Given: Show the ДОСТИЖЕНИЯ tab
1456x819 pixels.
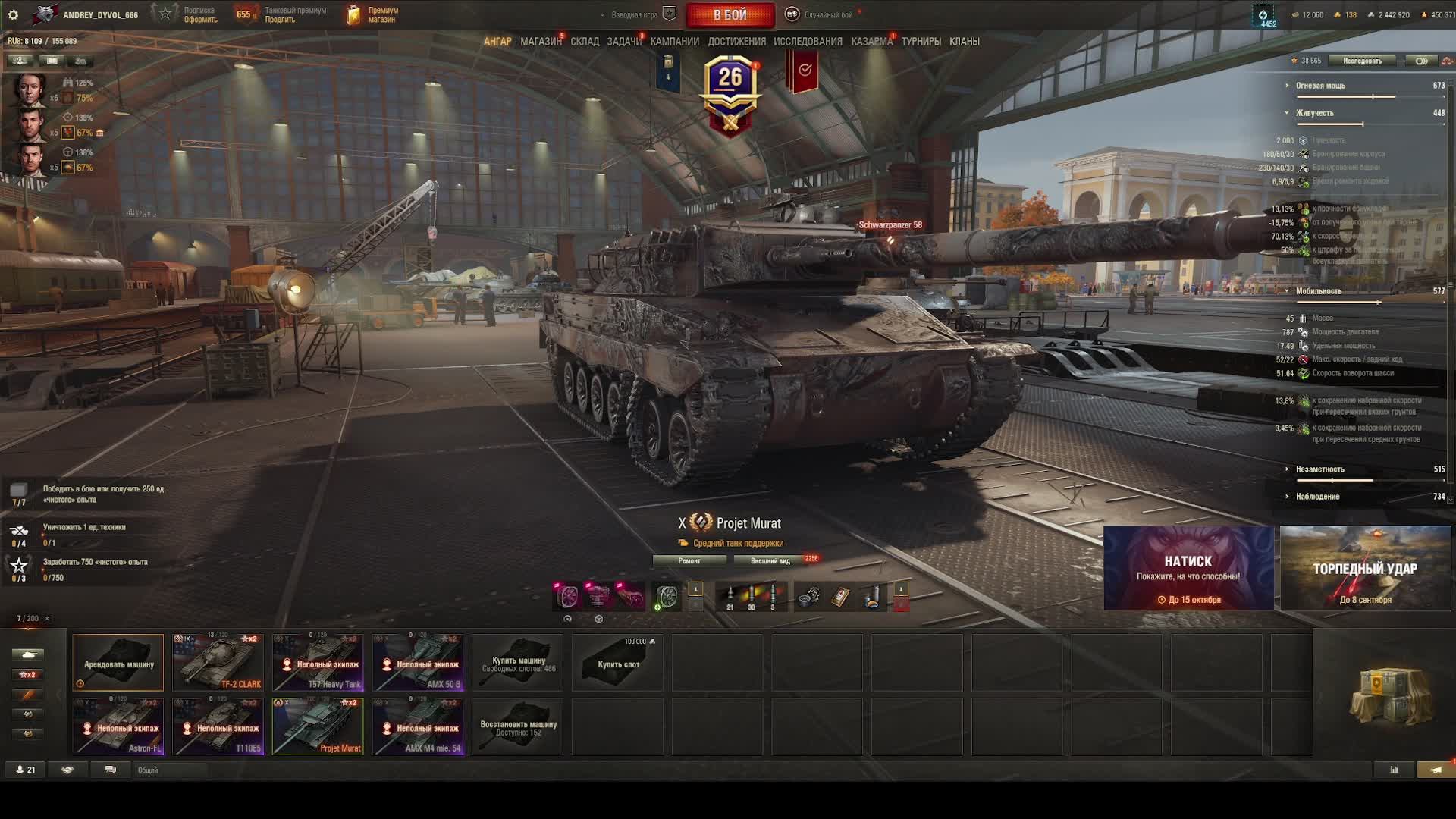Looking at the screenshot, I should 736,42.
